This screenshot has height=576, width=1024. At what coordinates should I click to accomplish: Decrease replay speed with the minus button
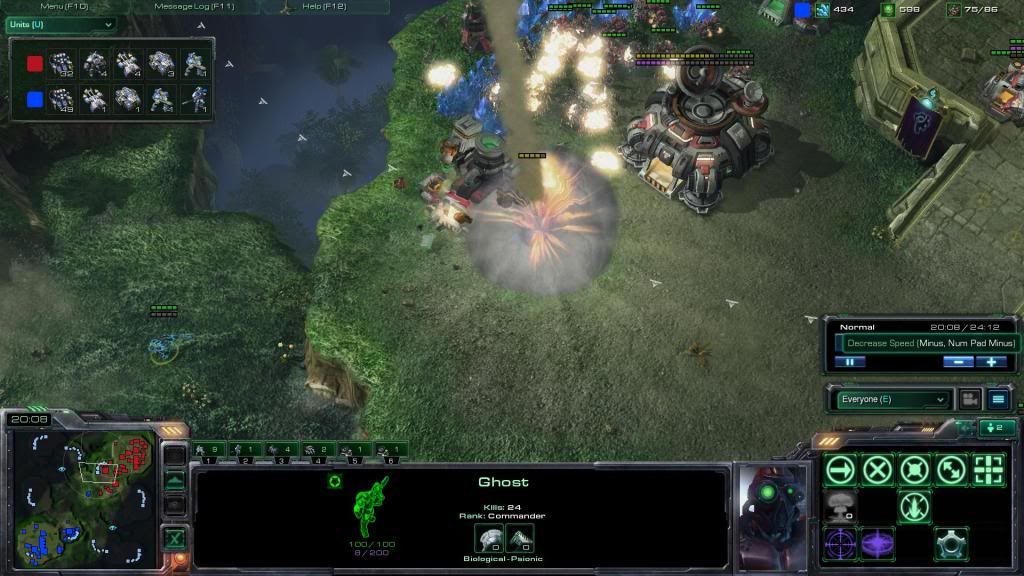957,362
